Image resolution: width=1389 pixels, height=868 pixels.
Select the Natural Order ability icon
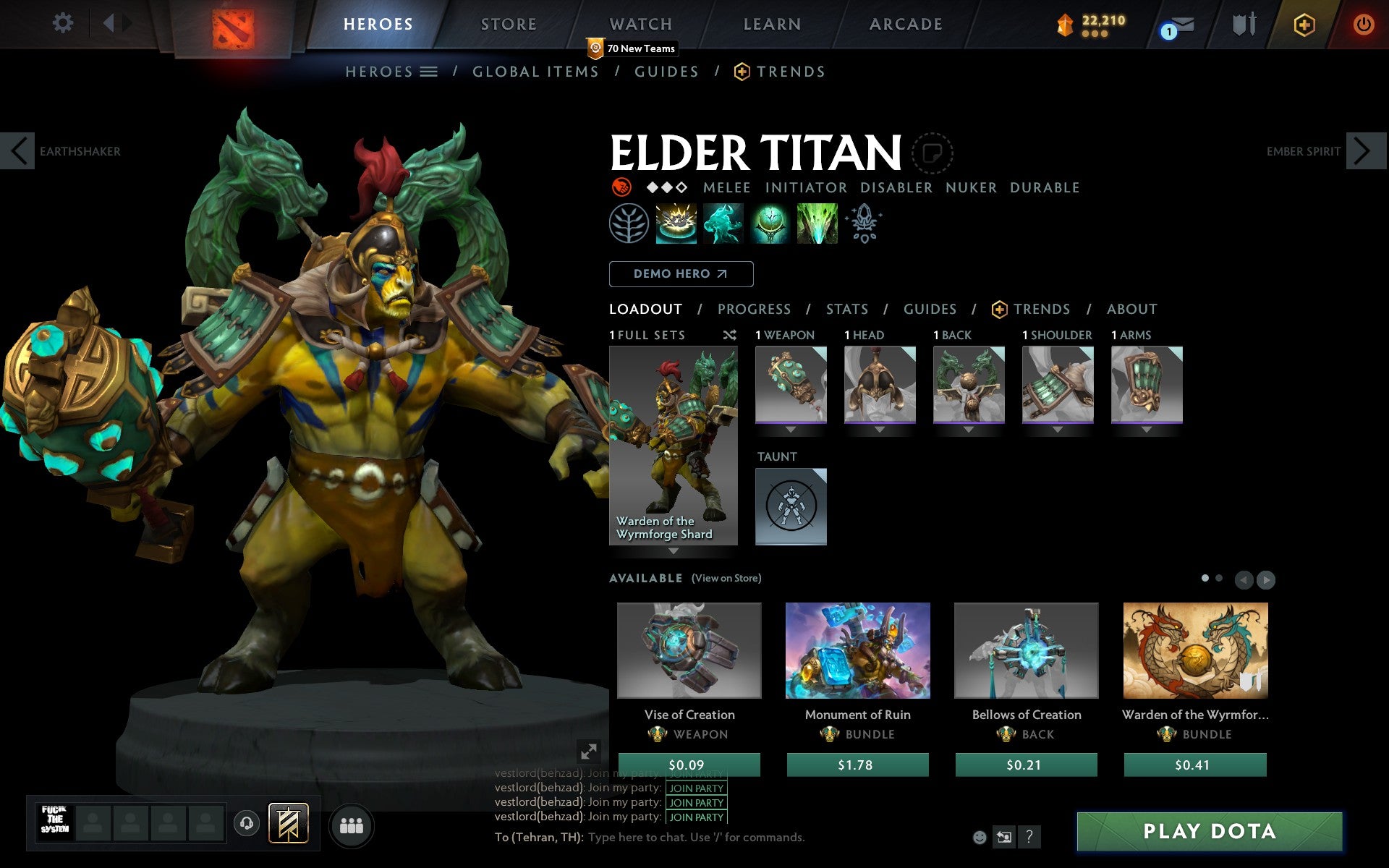(x=770, y=224)
